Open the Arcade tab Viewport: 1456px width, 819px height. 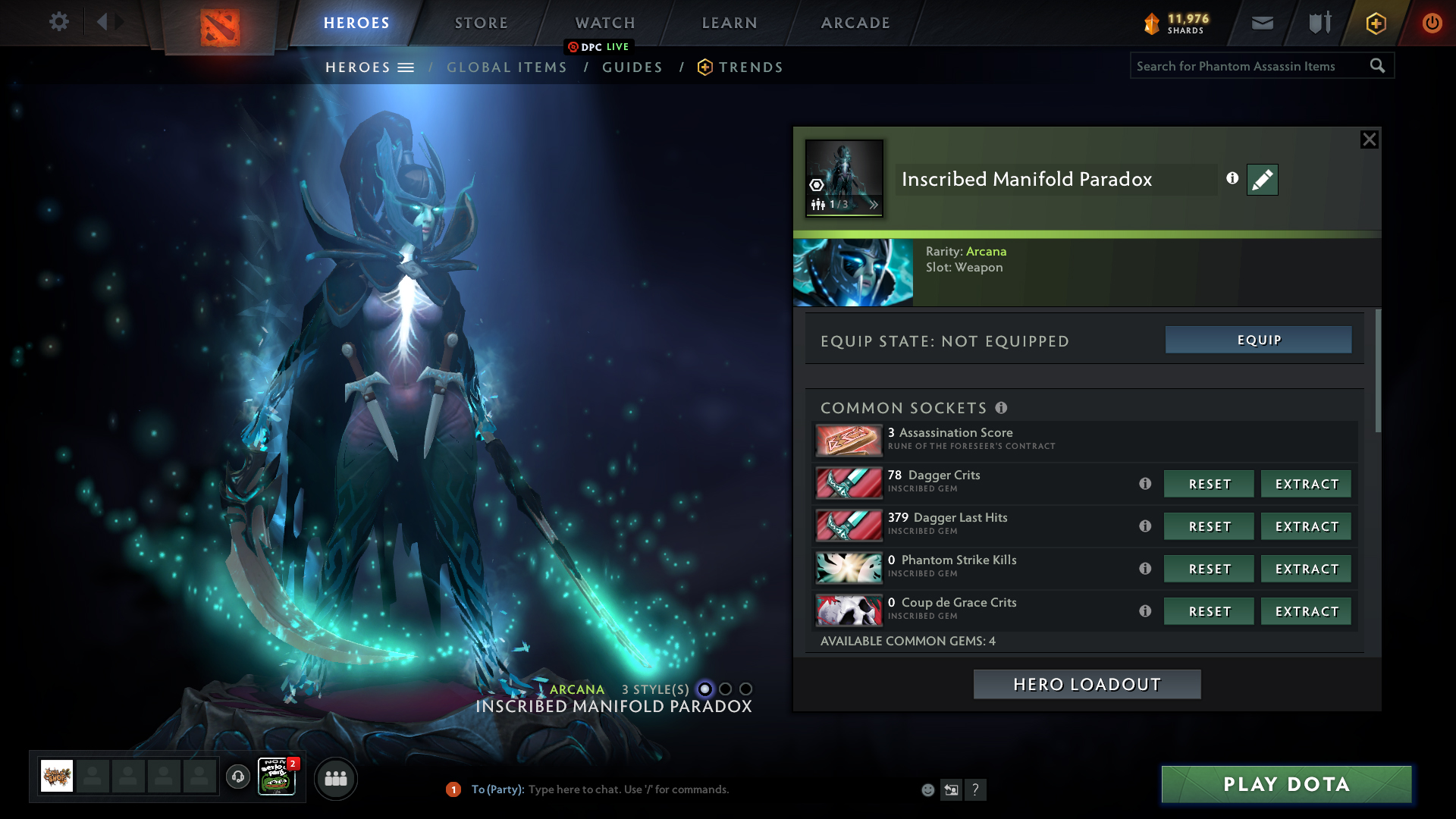click(855, 23)
